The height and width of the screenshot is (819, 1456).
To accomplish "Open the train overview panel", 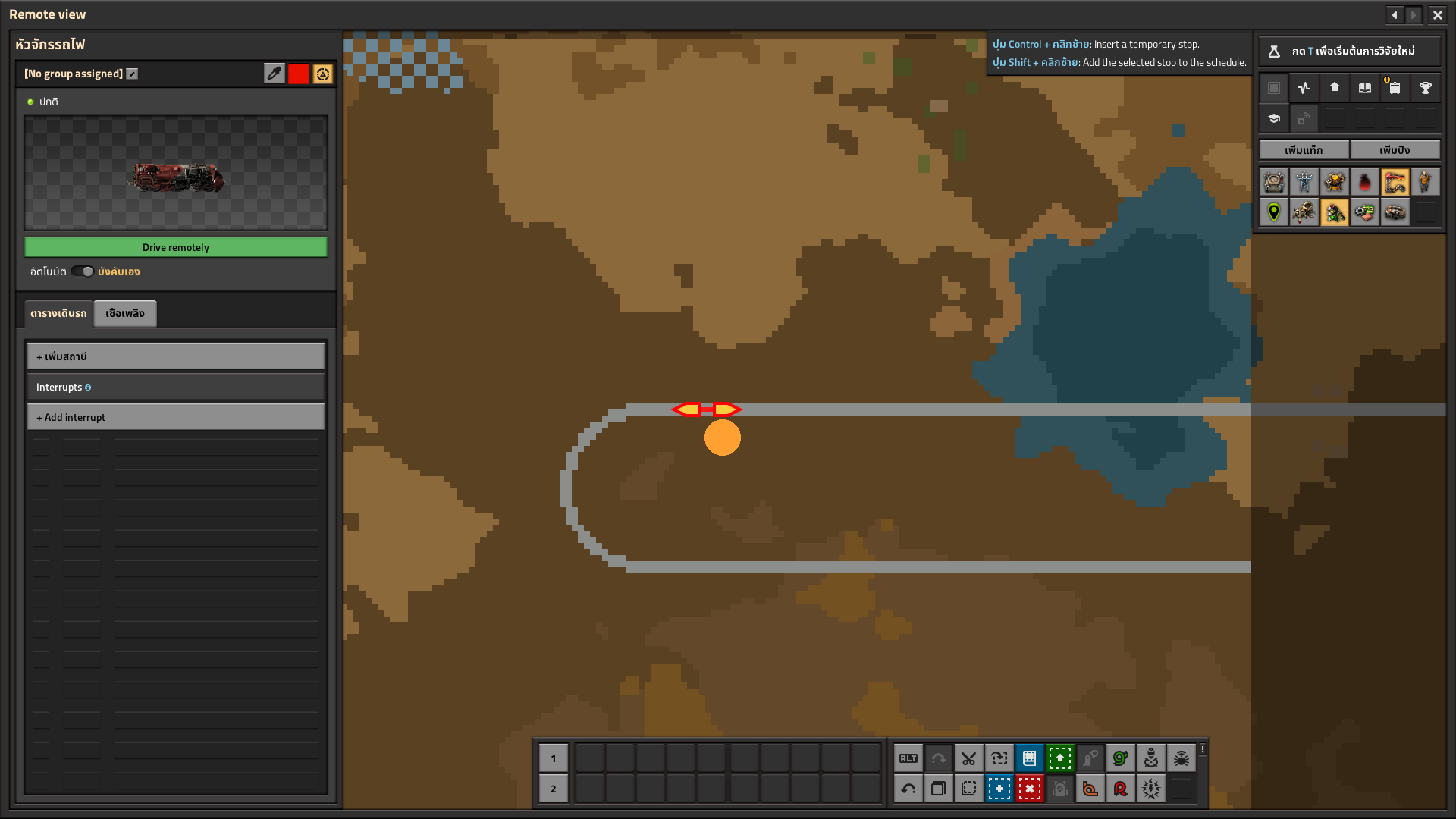I will click(1395, 87).
